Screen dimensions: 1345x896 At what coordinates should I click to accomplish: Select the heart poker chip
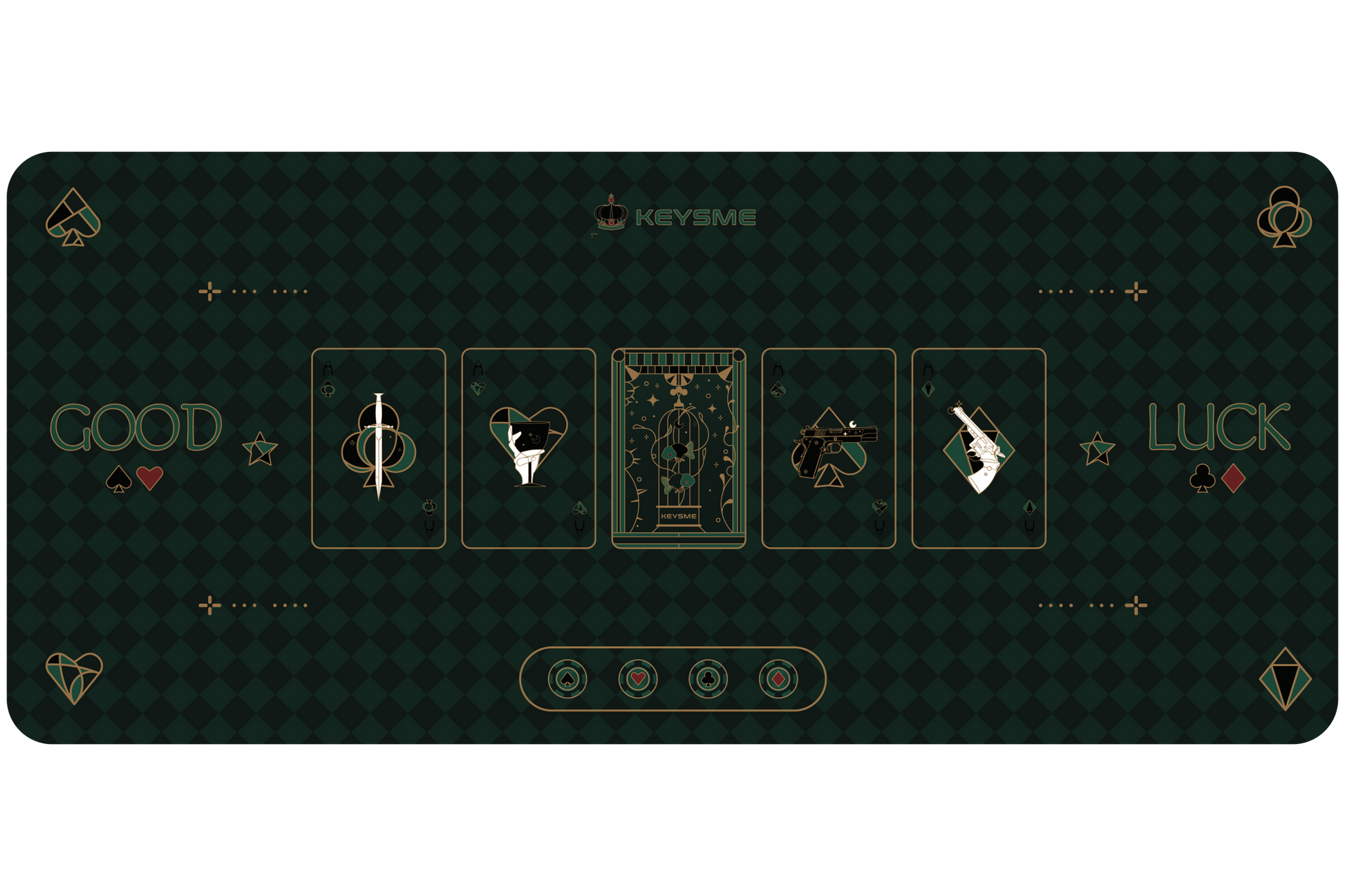638,679
